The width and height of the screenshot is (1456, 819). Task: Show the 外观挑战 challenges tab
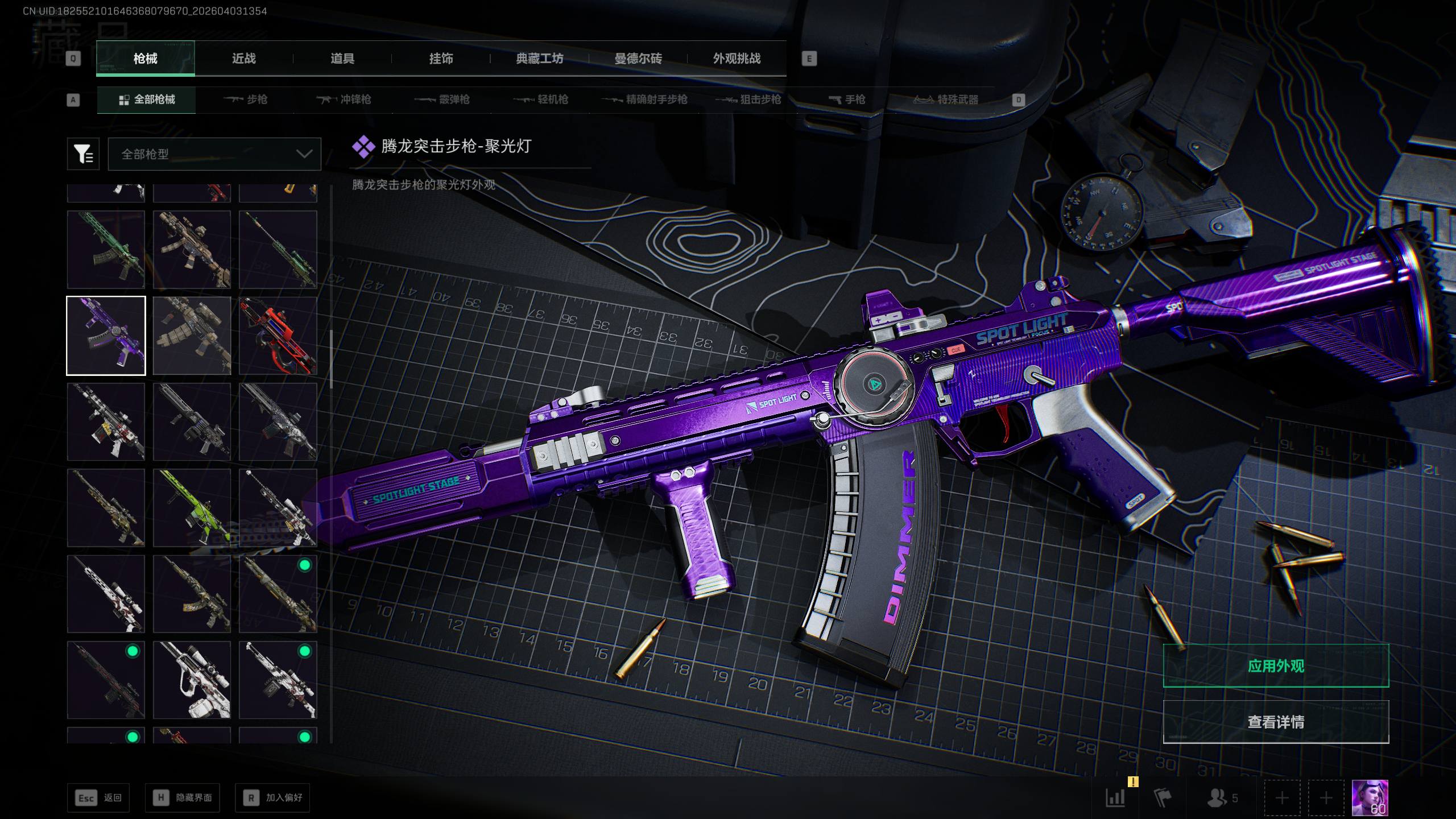(737, 59)
